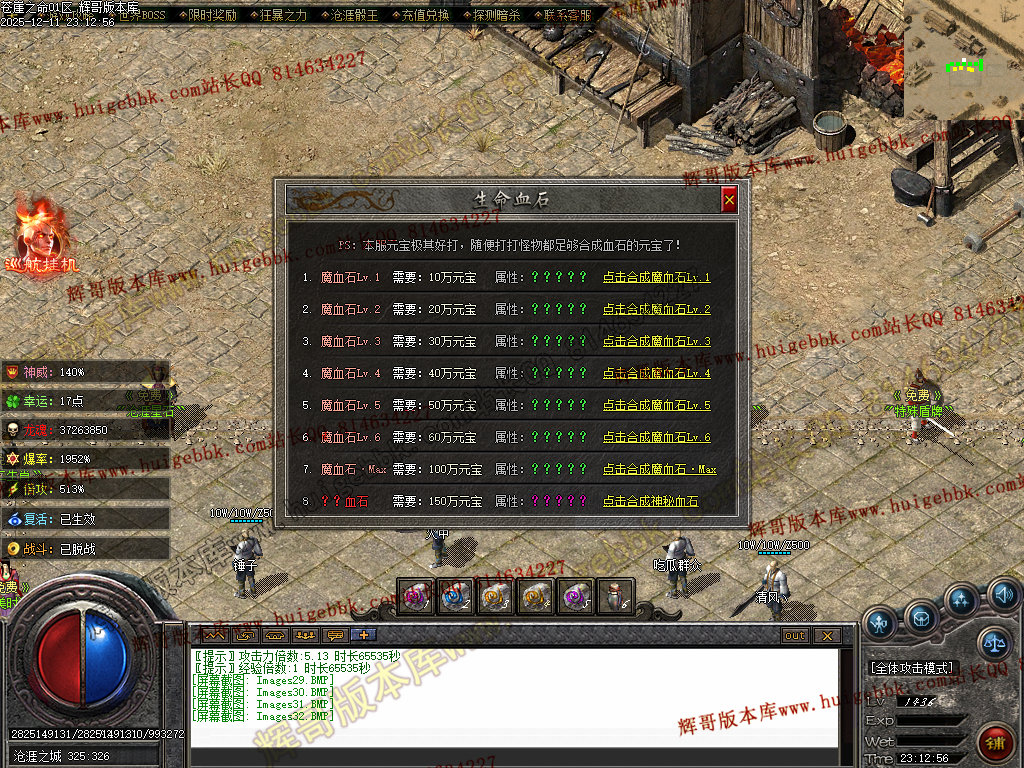Click the 点击合成神秘血石 link
This screenshot has height=768, width=1024.
click(650, 501)
